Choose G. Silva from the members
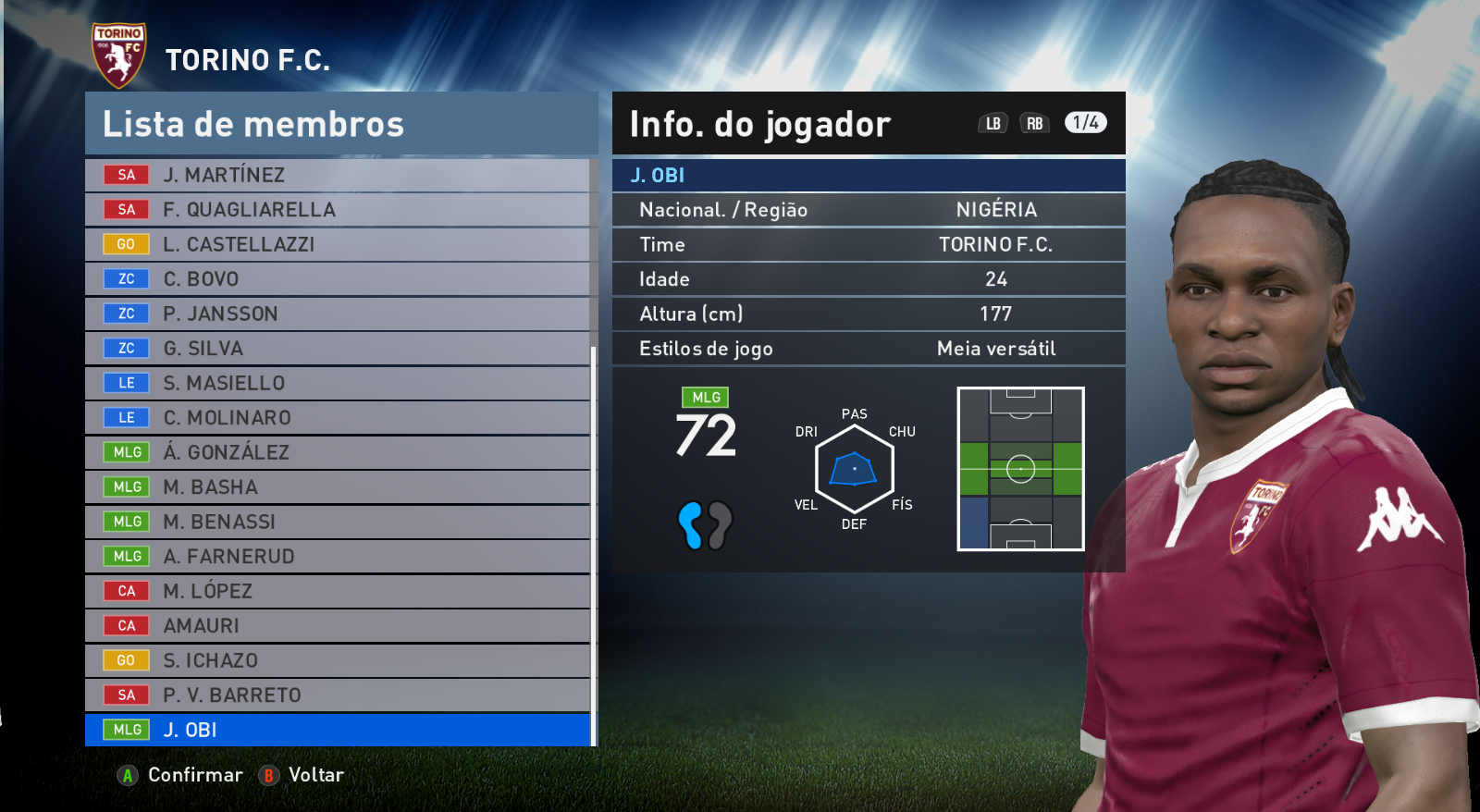This screenshot has width=1480, height=812. point(337,349)
